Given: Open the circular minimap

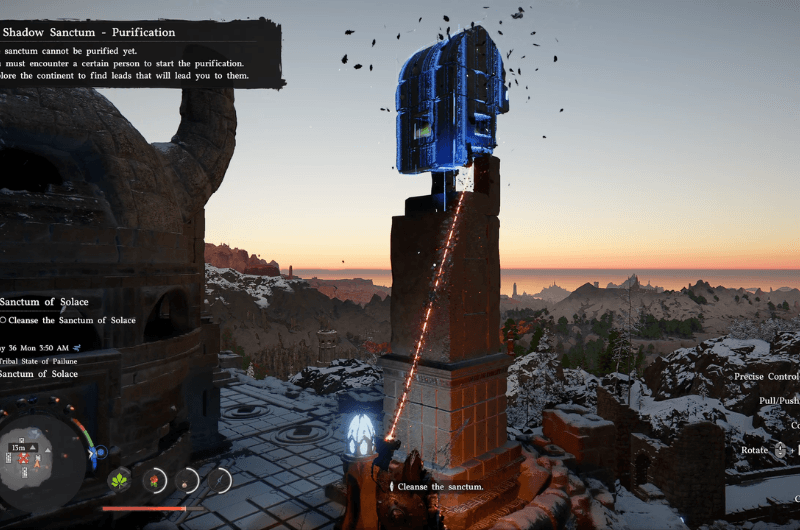Looking at the screenshot, I should (42, 459).
